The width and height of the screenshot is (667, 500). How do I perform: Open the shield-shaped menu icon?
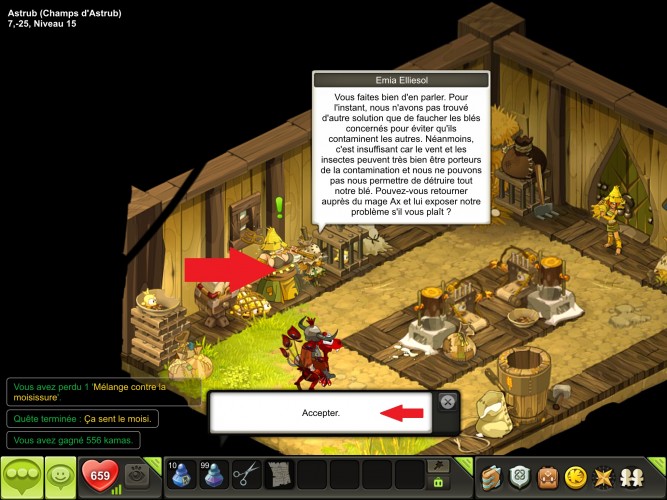point(520,474)
